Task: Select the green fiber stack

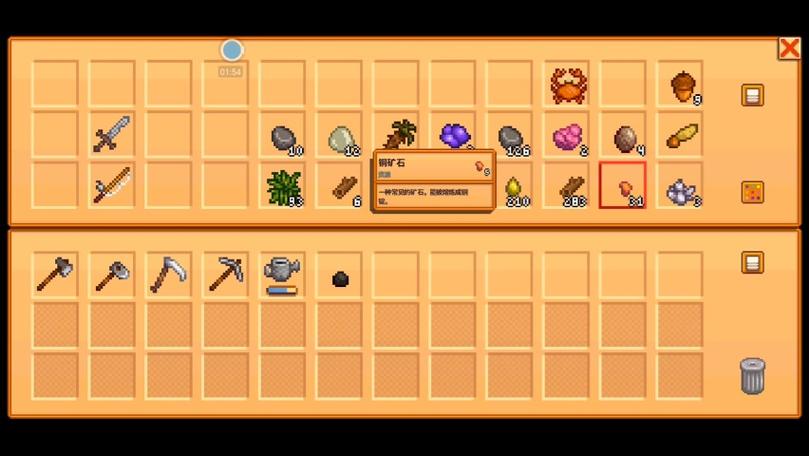Action: click(x=284, y=185)
